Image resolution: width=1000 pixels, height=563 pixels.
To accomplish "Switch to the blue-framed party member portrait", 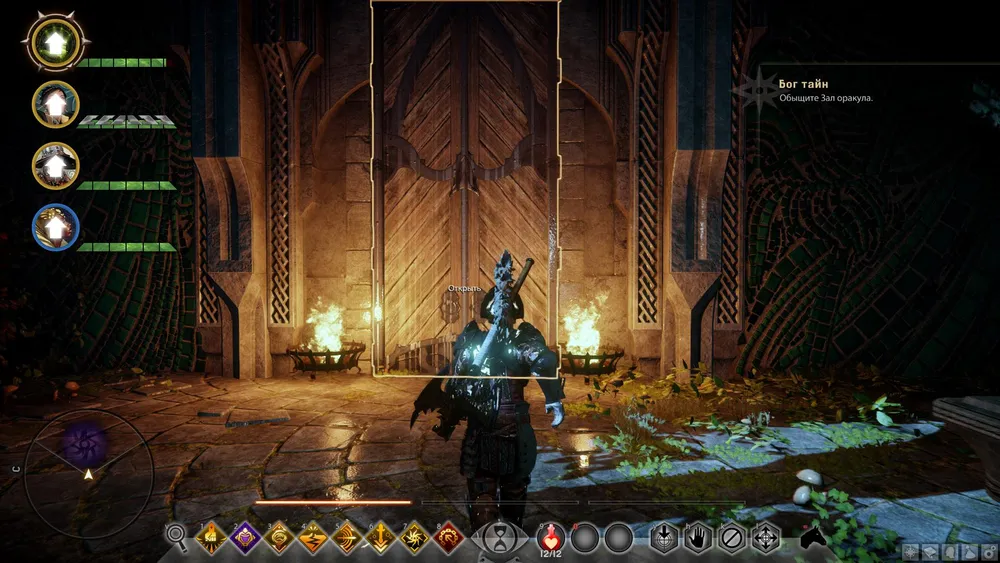I will pyautogui.click(x=56, y=226).
